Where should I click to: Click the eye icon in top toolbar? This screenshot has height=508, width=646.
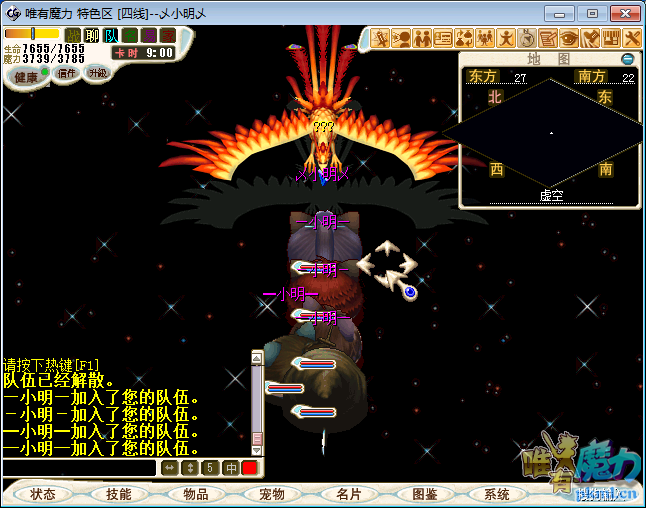tap(569, 38)
